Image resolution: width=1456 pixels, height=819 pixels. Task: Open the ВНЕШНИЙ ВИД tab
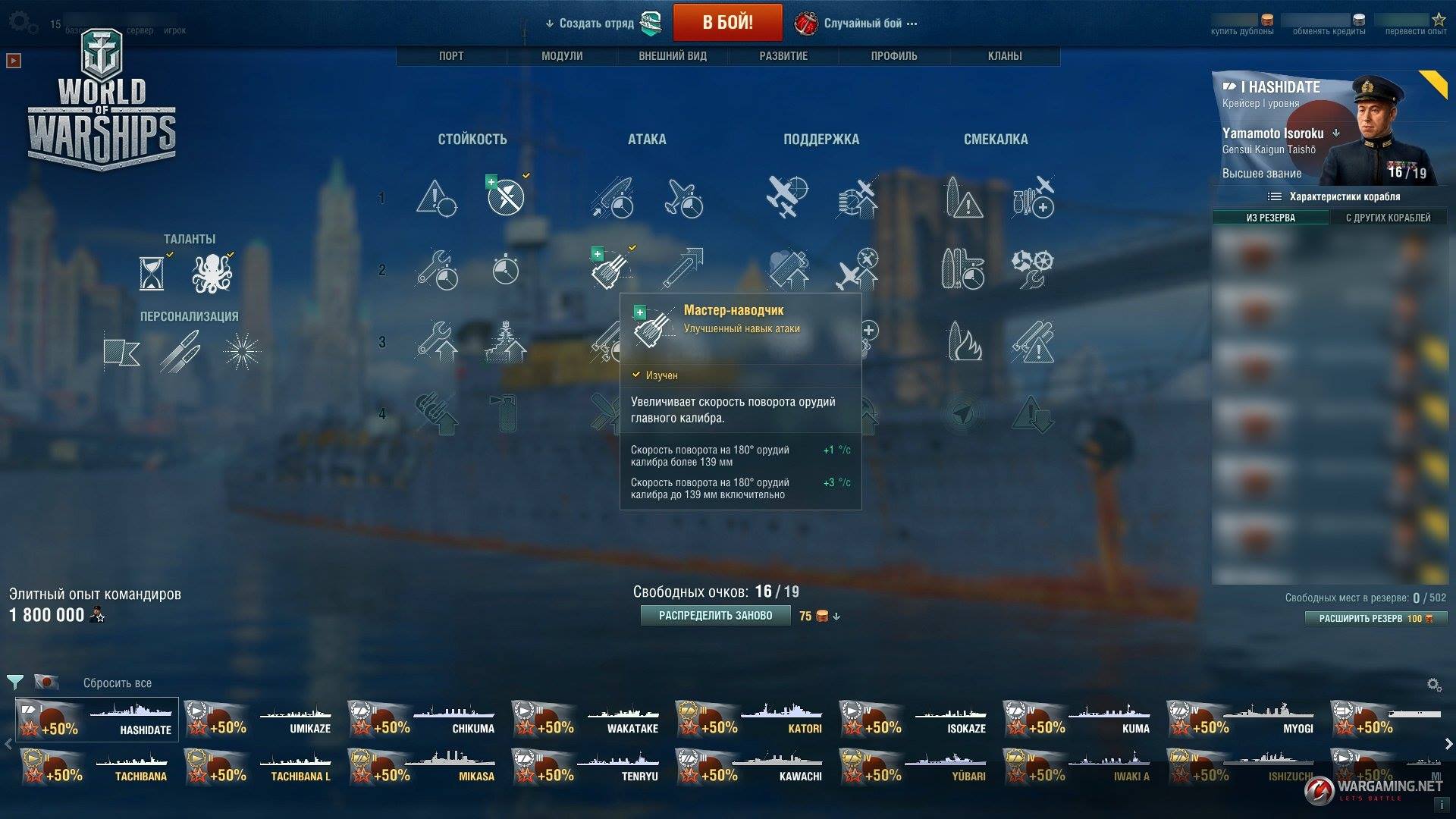(673, 56)
